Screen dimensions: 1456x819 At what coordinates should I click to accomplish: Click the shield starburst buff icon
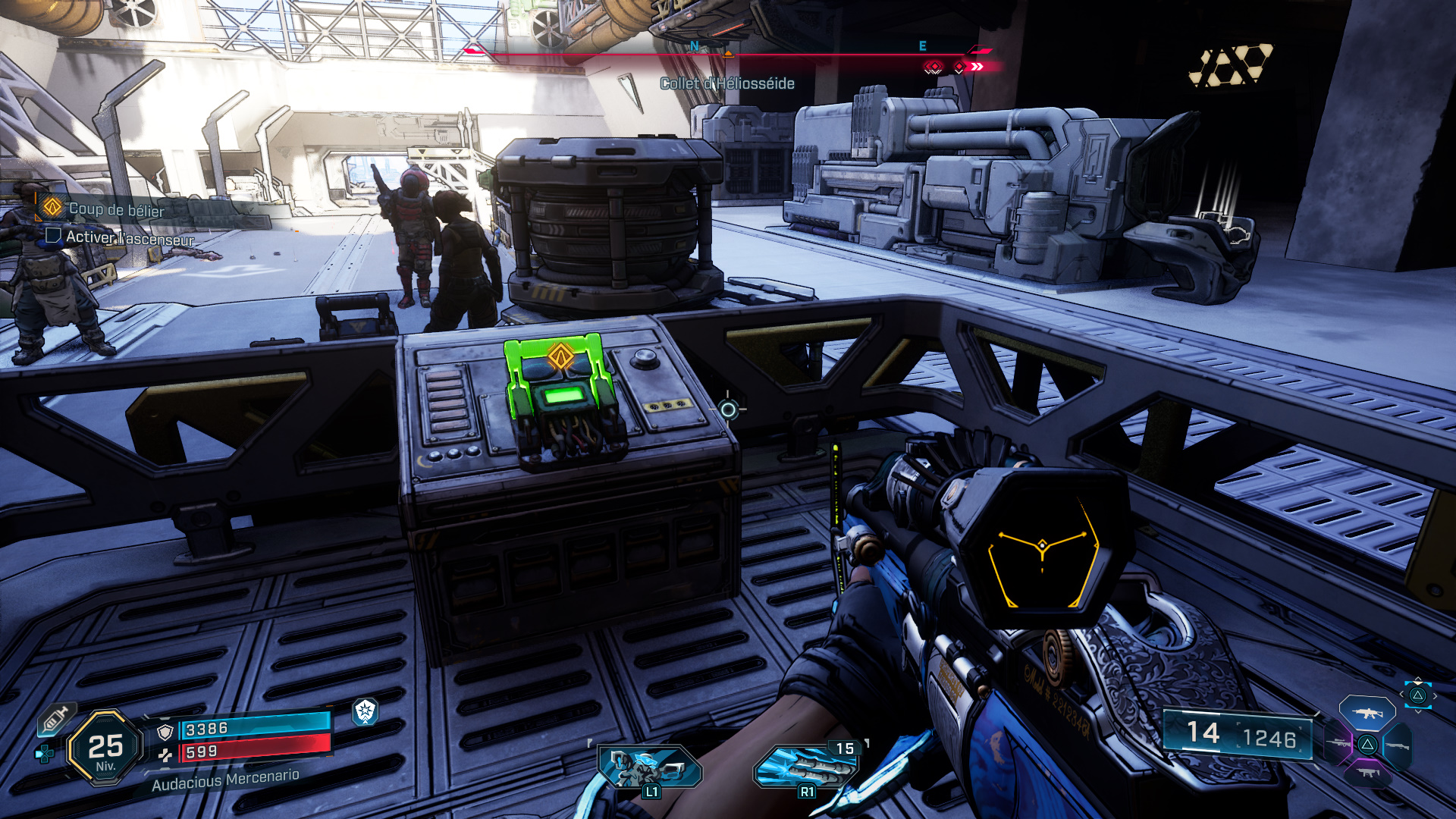point(366,711)
